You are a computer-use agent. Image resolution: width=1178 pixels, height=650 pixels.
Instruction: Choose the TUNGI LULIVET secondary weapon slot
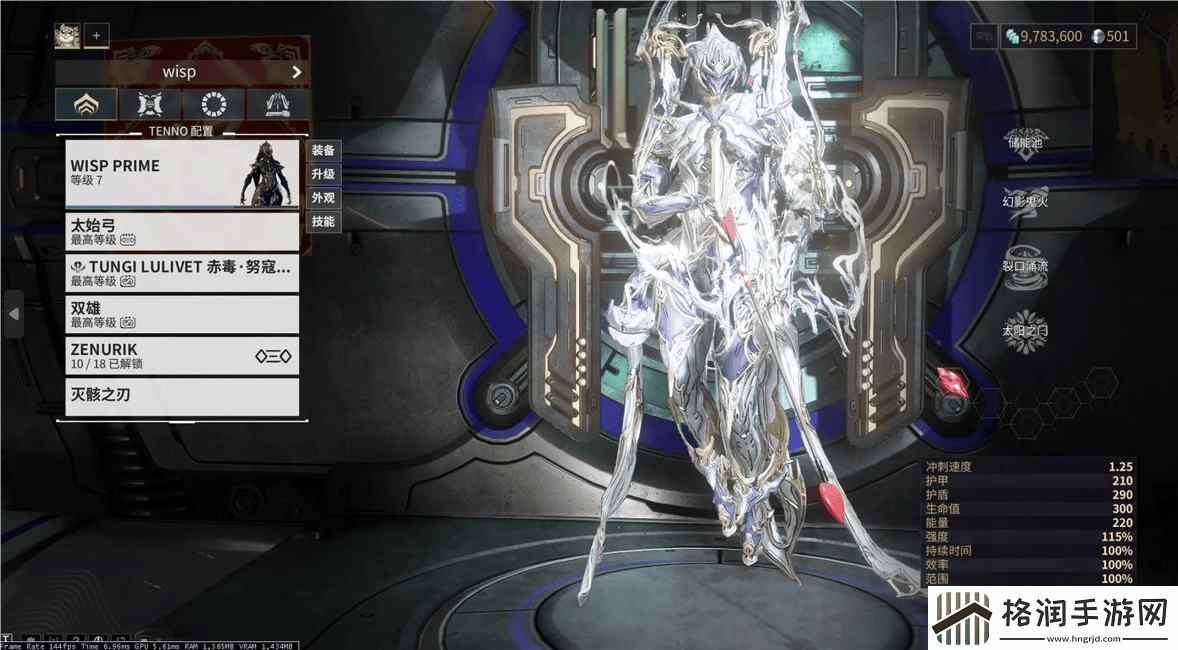pos(182,273)
